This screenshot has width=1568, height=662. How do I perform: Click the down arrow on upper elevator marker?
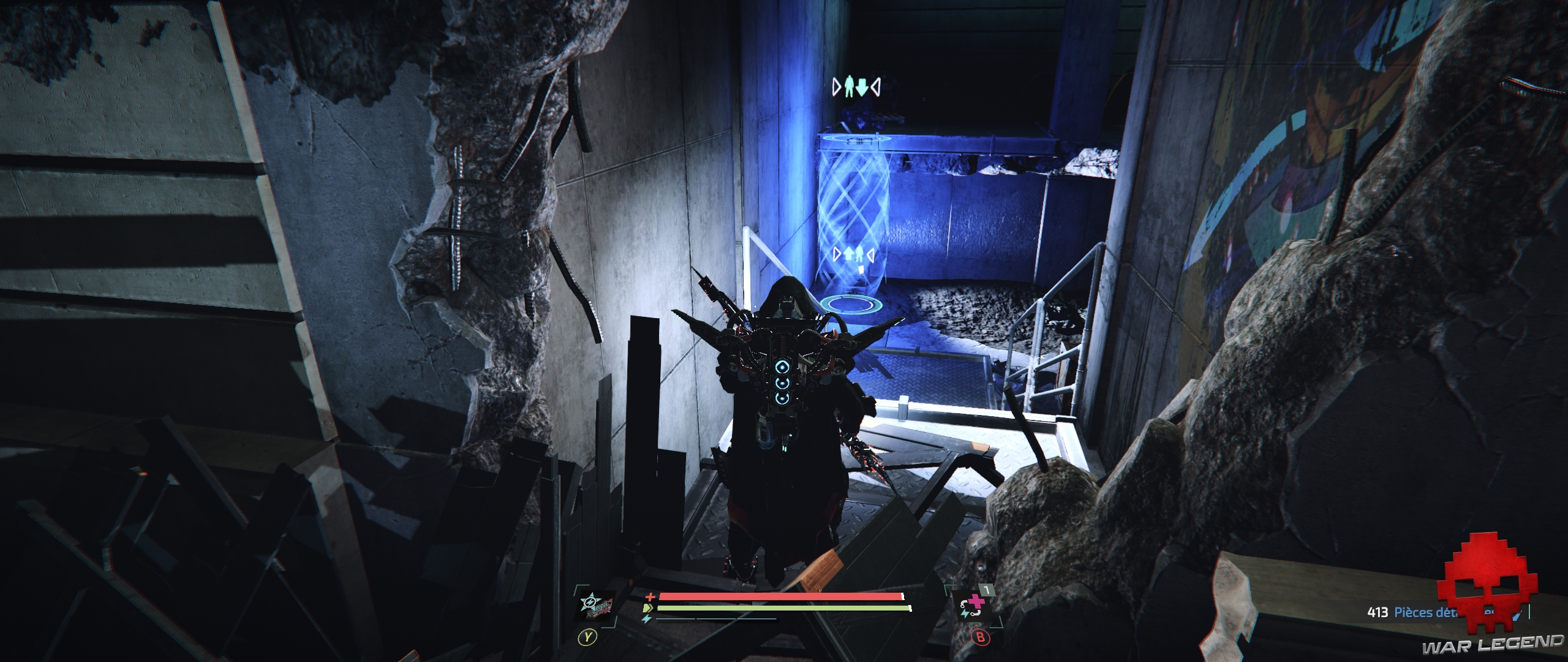[862, 87]
